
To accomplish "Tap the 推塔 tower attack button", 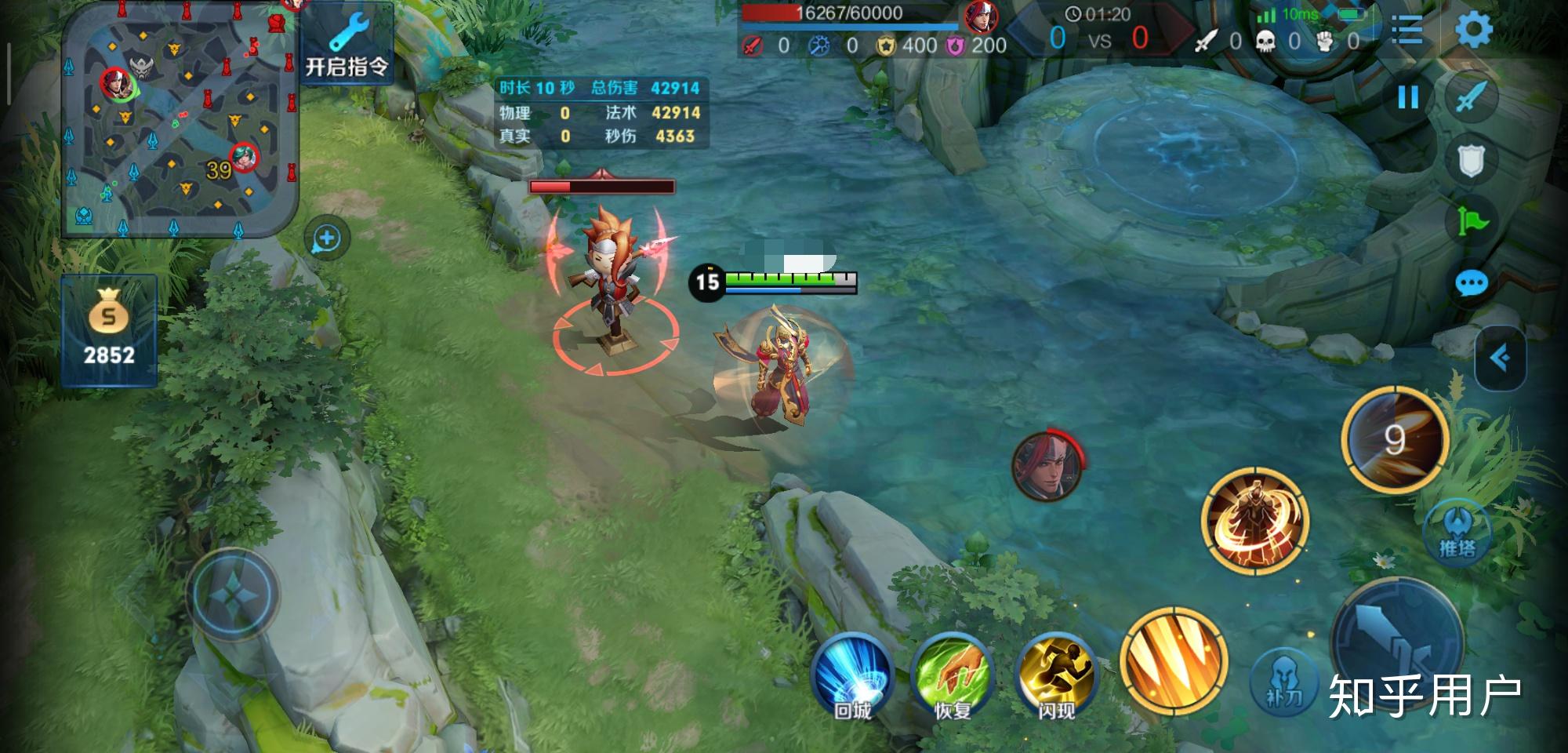I will pos(1457,531).
